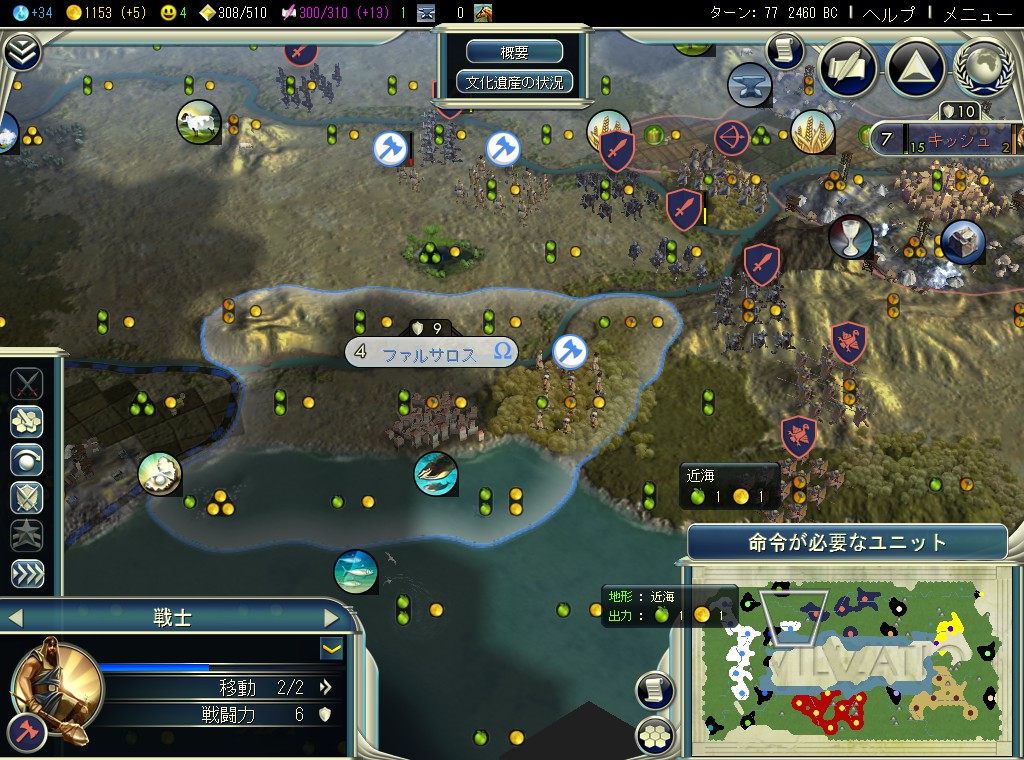Select the 命令が必要なユニット button

coord(847,543)
